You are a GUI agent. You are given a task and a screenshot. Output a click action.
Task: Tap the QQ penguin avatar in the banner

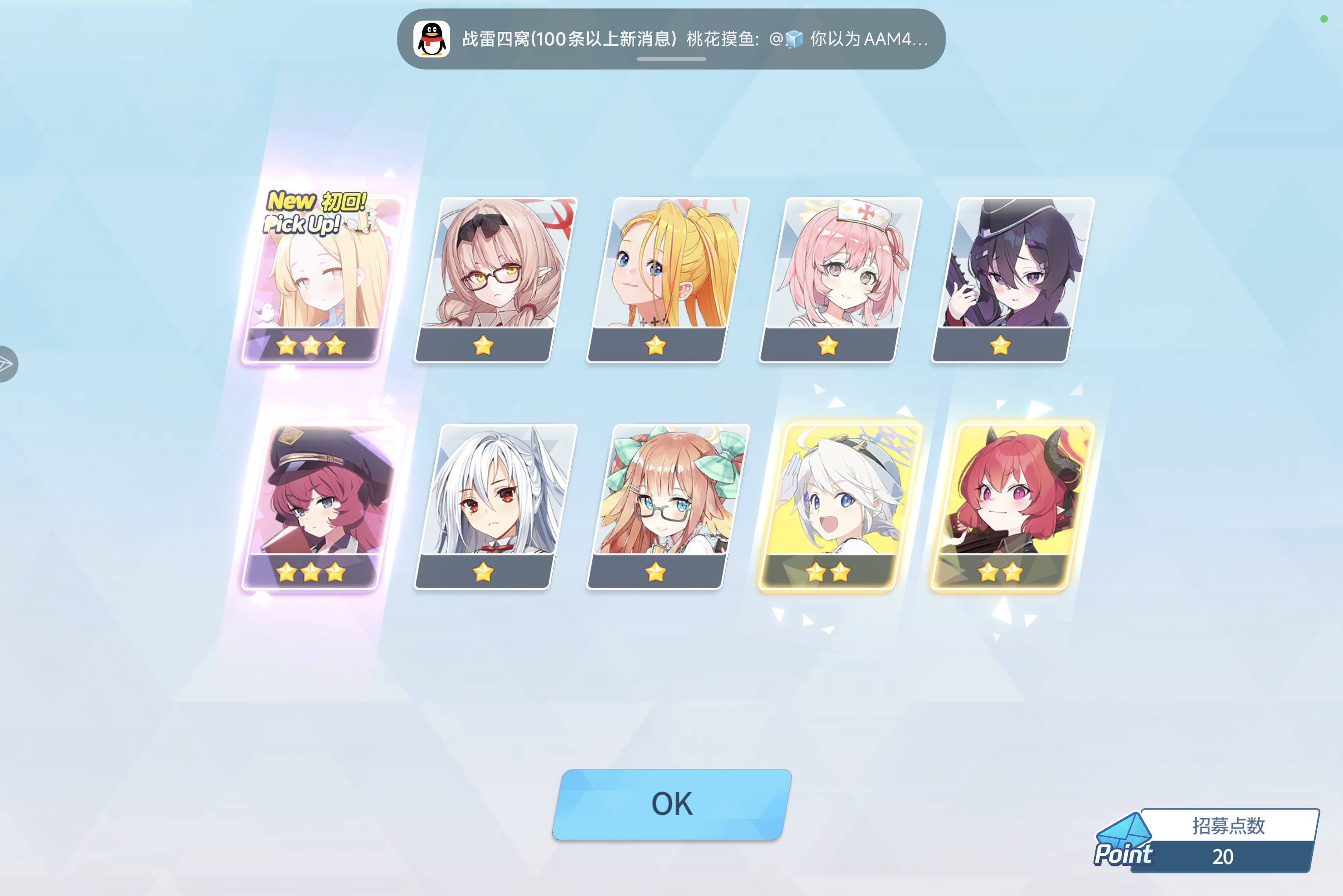click(432, 39)
